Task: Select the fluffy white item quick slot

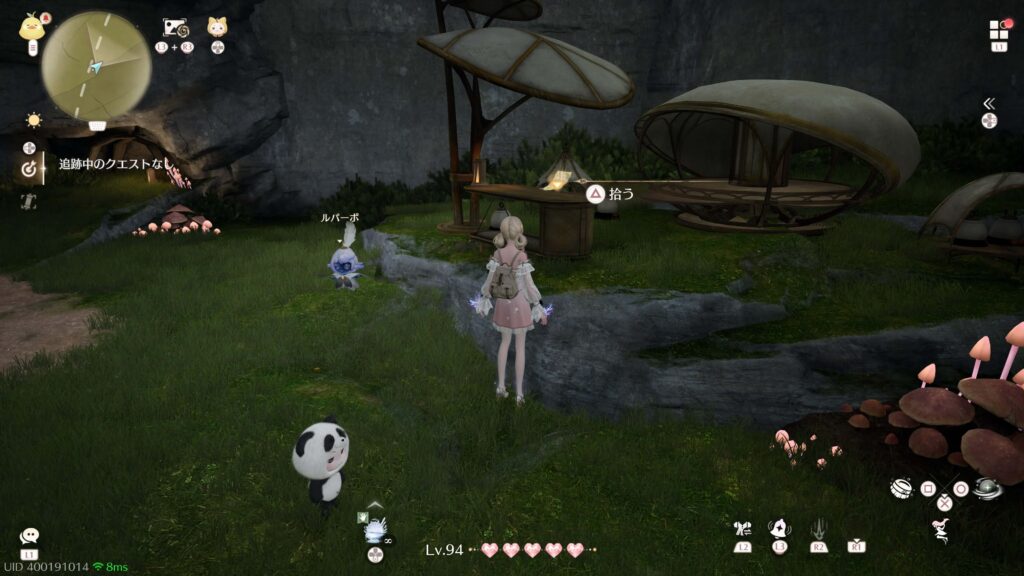Action: pos(375,530)
